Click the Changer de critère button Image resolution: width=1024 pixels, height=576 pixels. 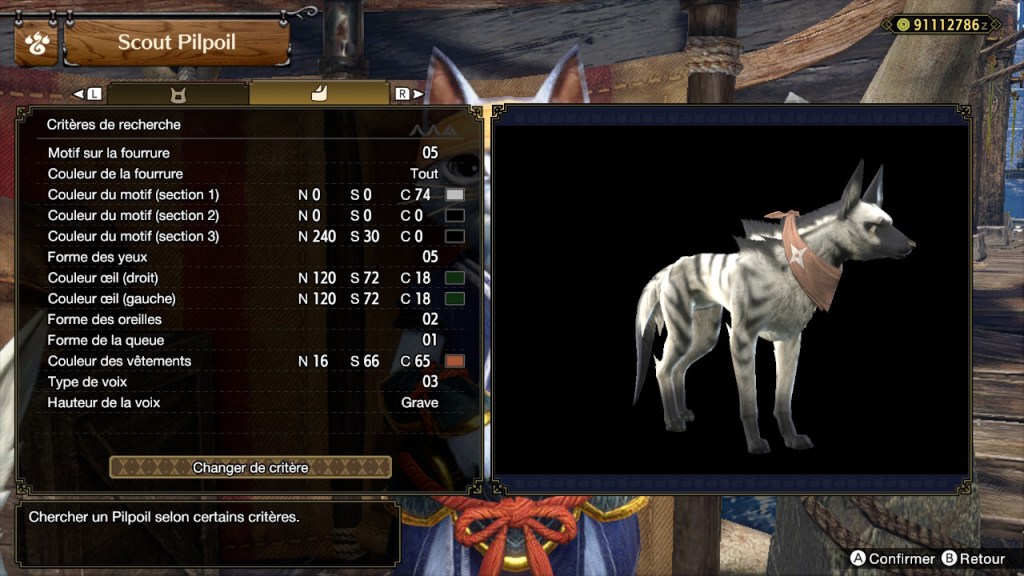pos(250,467)
